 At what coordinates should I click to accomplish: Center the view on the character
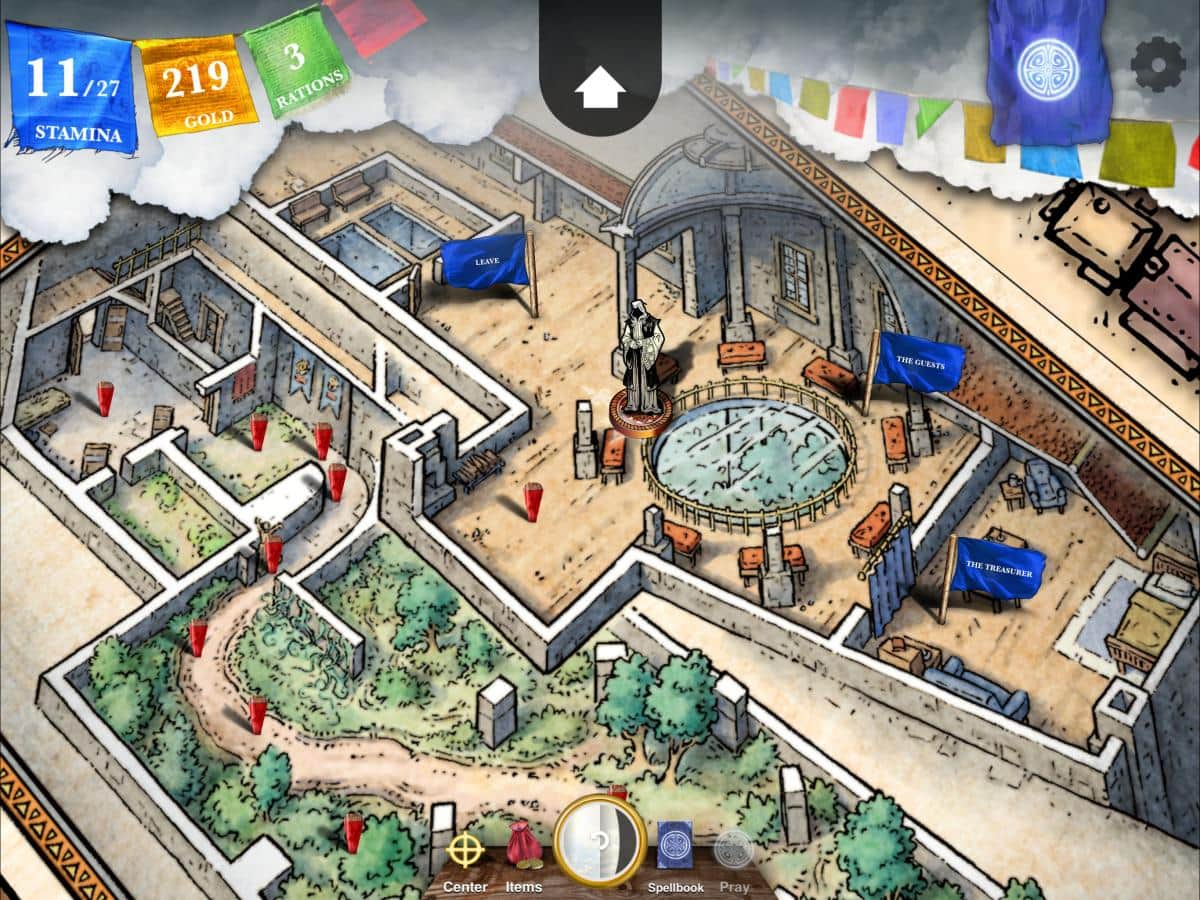click(x=465, y=855)
